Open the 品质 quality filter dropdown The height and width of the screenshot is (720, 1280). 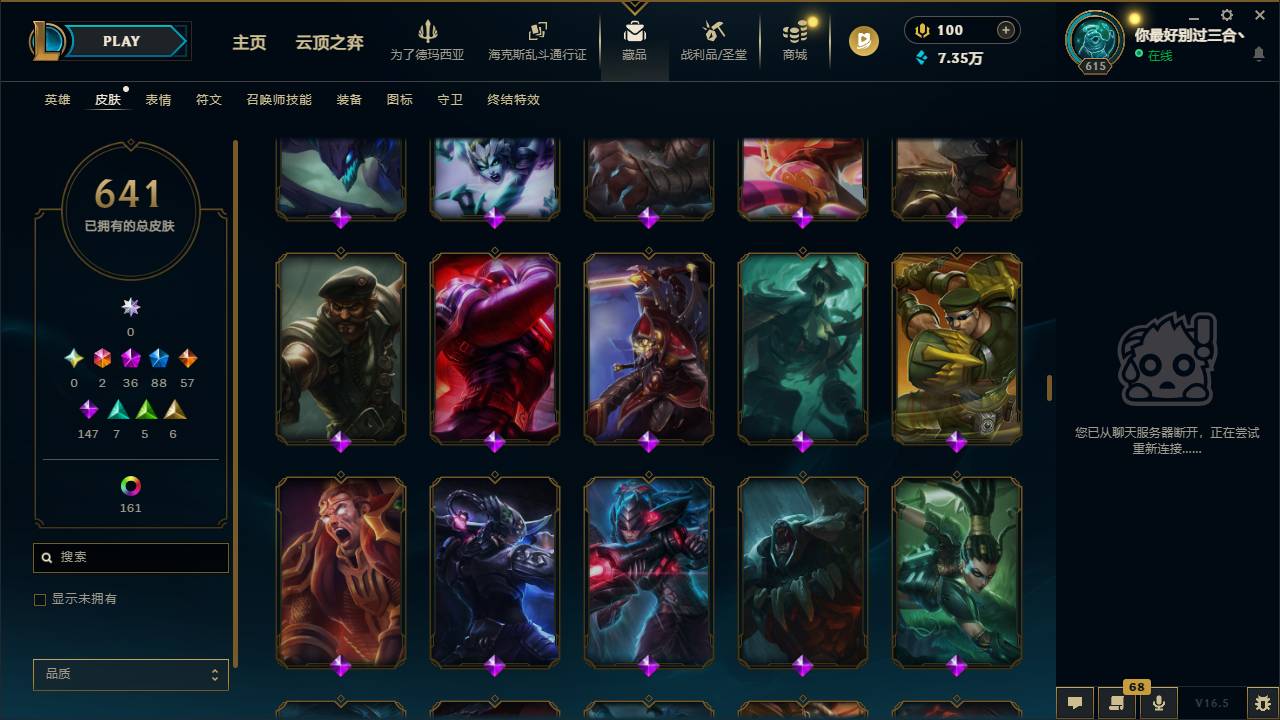click(x=130, y=674)
